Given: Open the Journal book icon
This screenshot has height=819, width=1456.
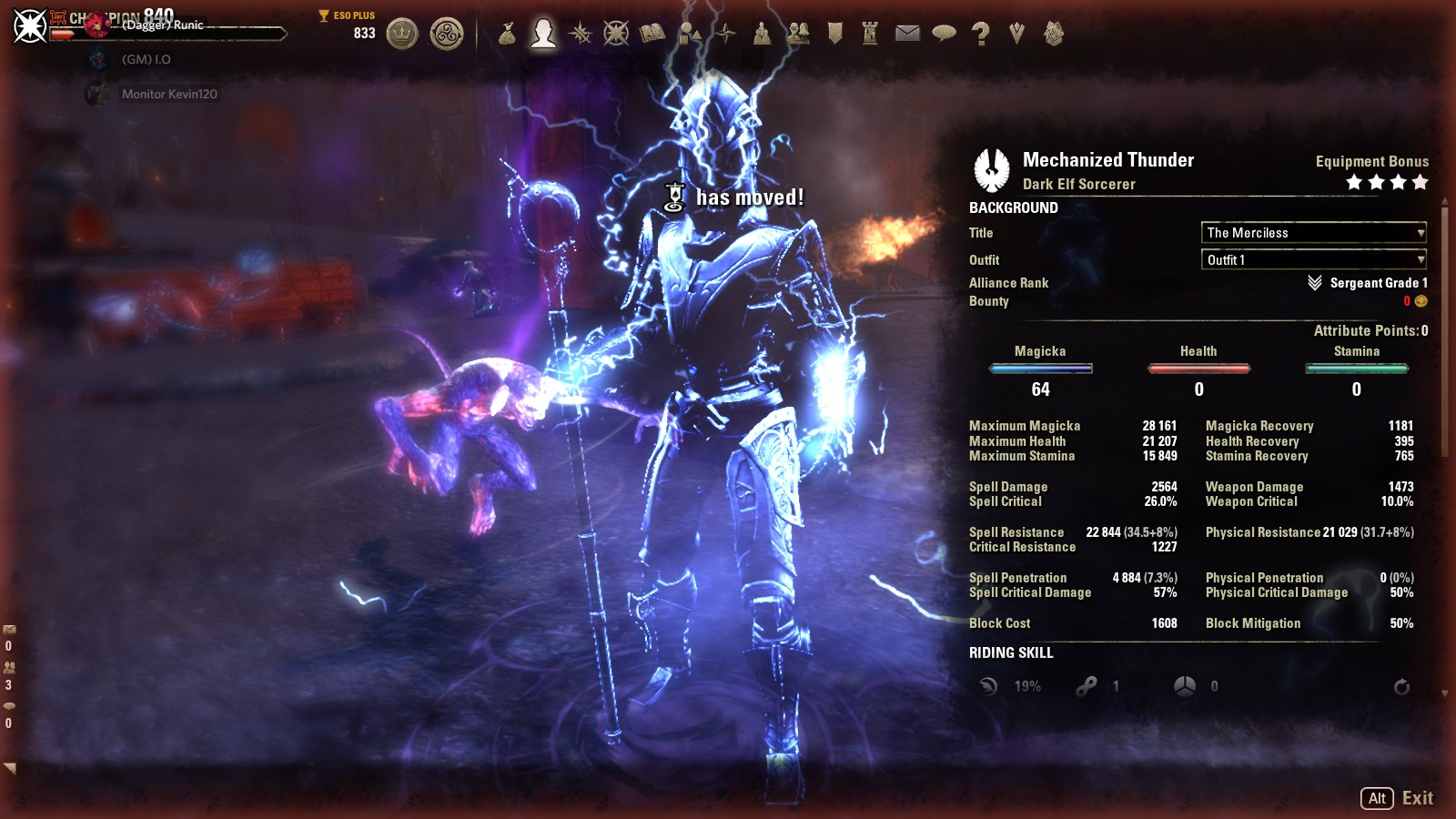Looking at the screenshot, I should pyautogui.click(x=652, y=35).
